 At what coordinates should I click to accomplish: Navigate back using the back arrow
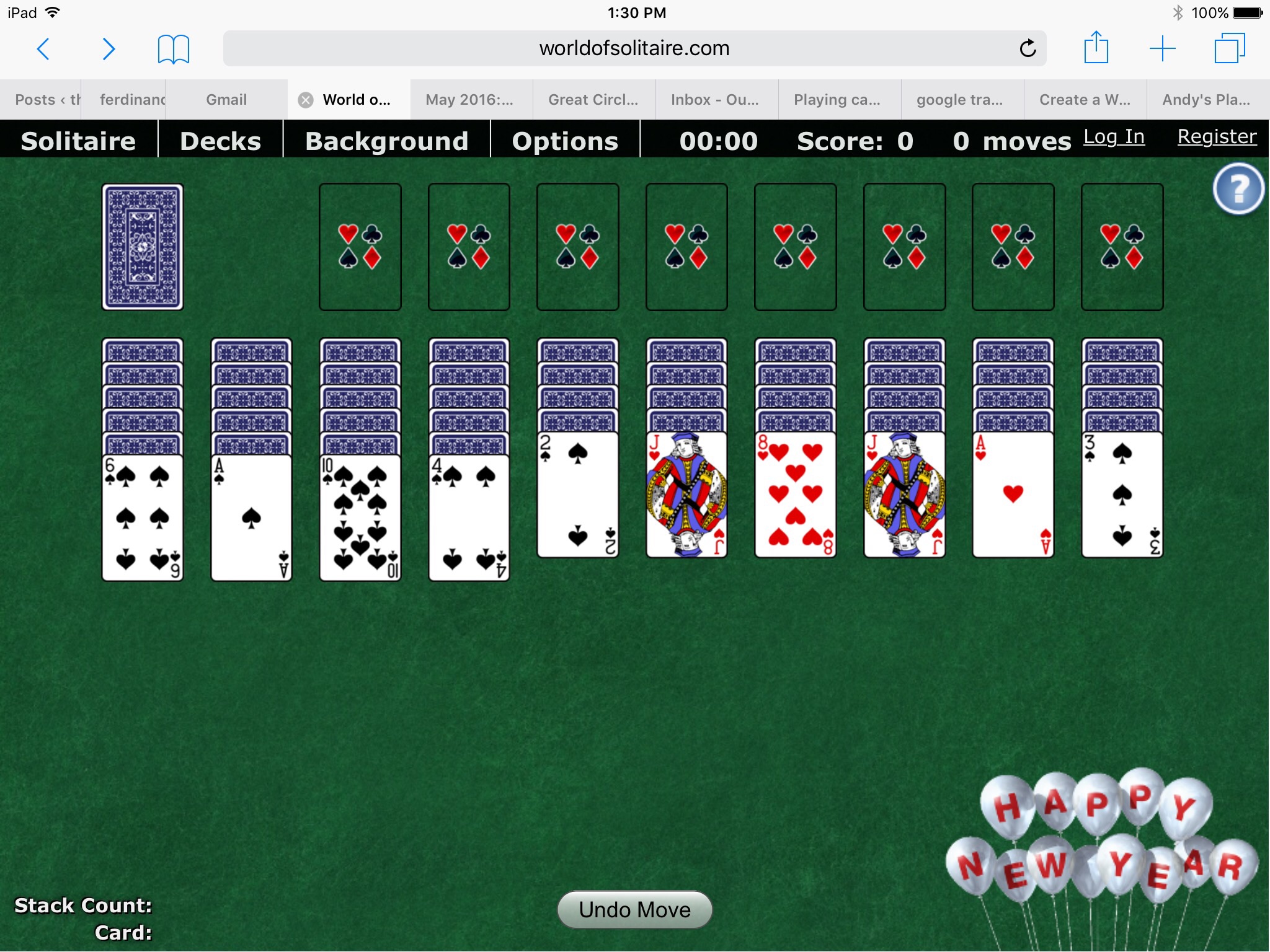click(43, 48)
